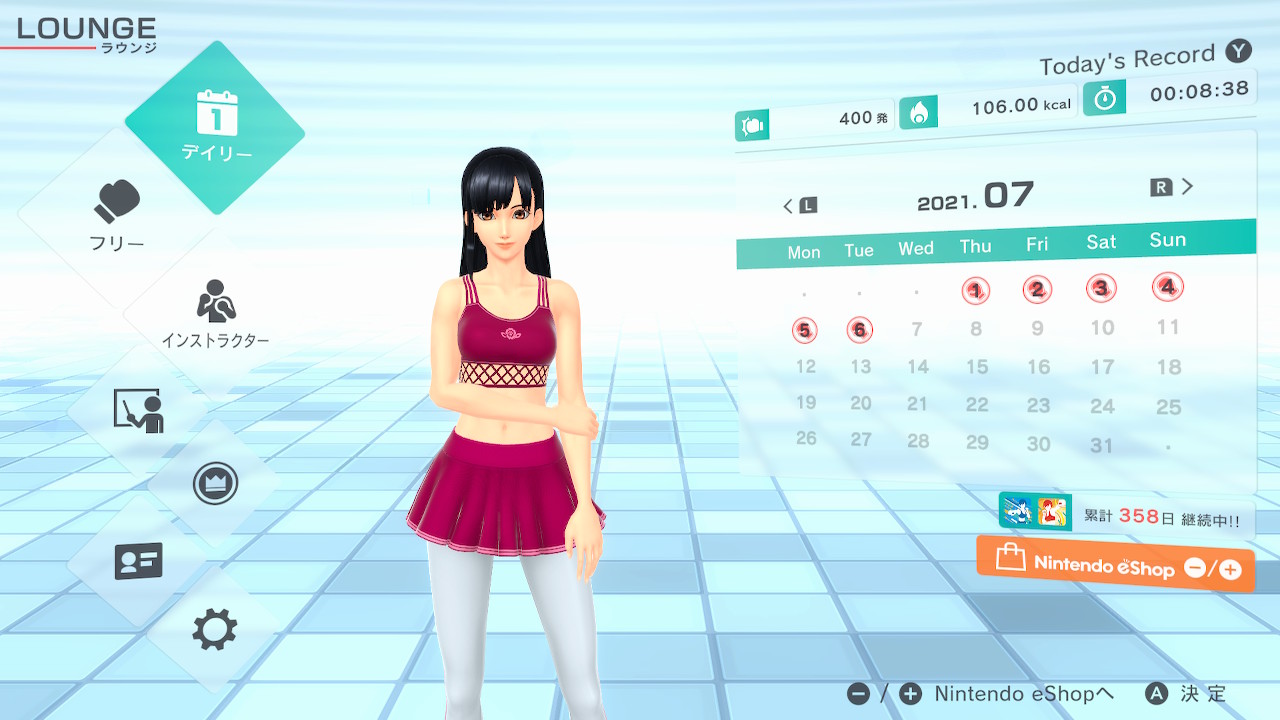Viewport: 1280px width, 720px height.
Task: Open the profile ID card icon
Action: pyautogui.click(x=138, y=560)
